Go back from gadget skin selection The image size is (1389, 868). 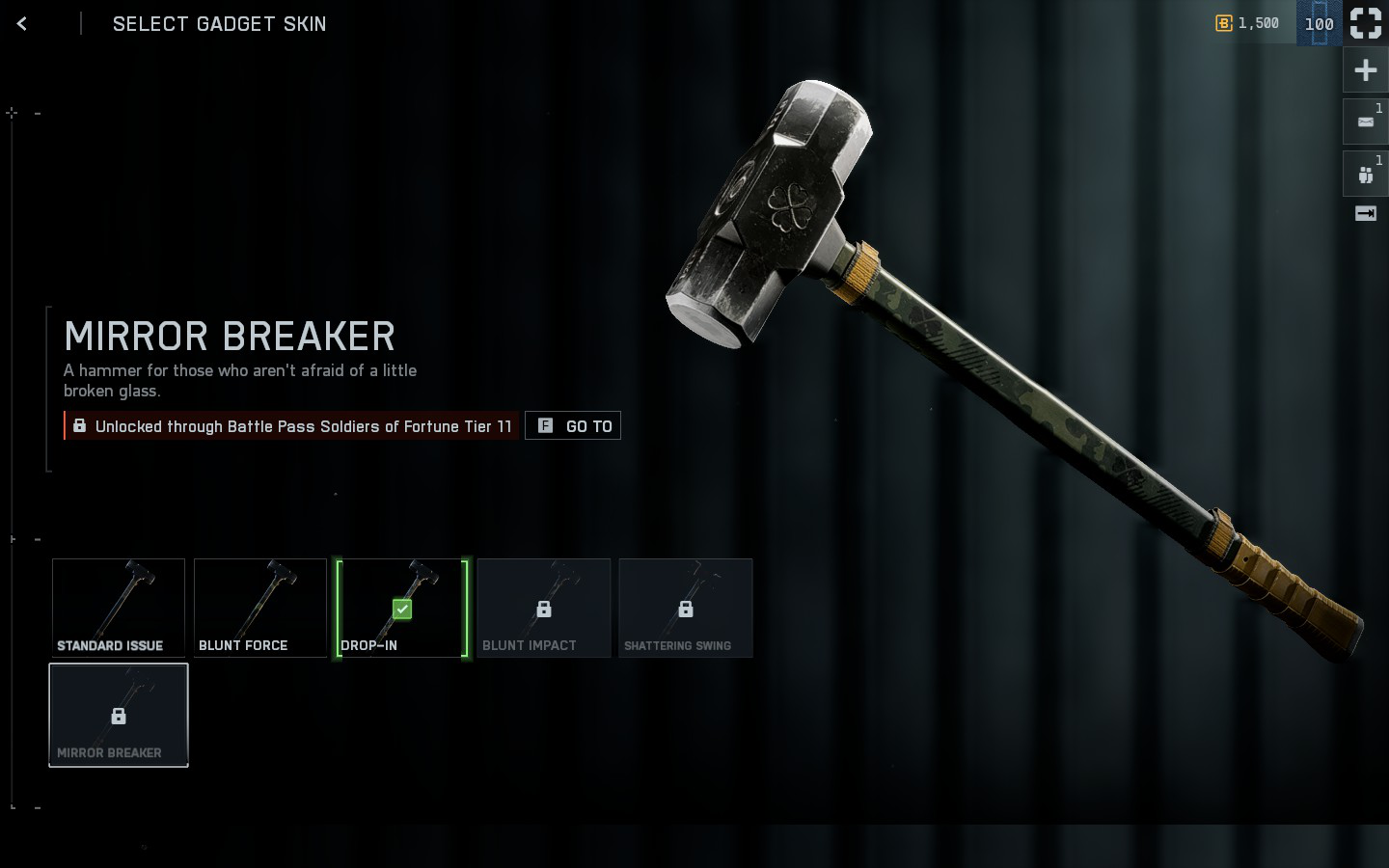[x=22, y=24]
